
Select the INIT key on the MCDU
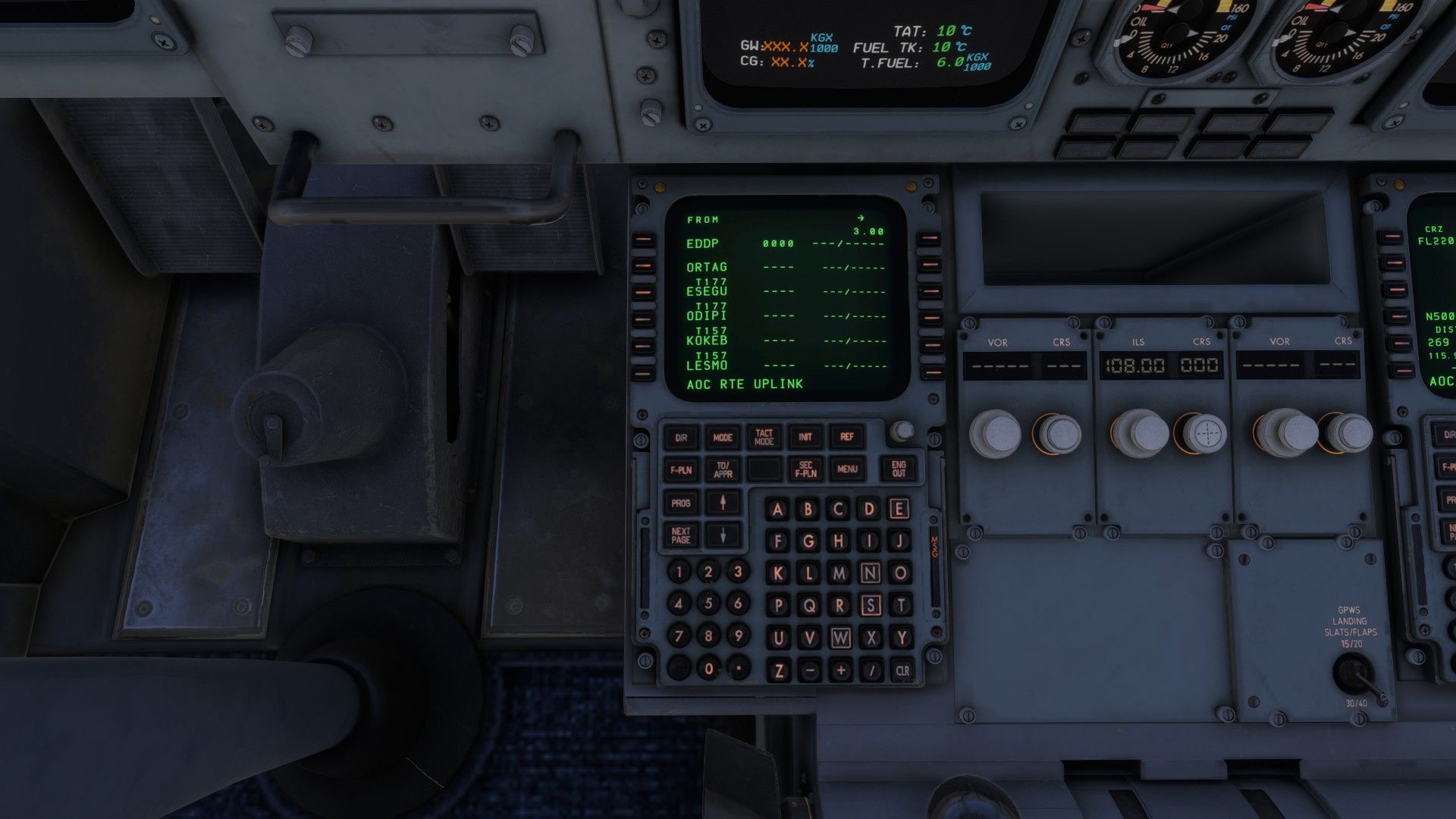coord(805,438)
